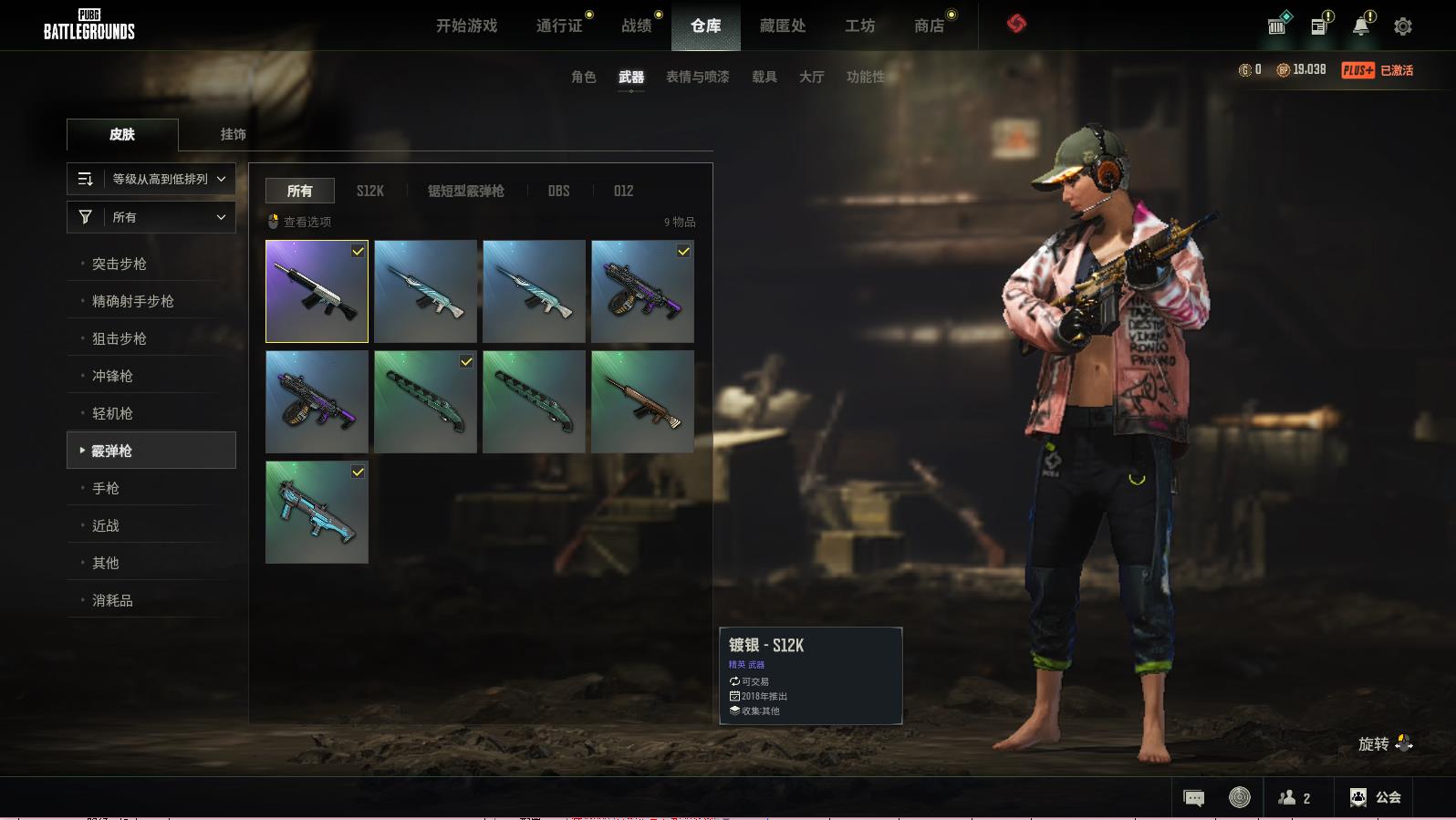1456x820 pixels.
Task: Check the notification bell
Action: pyautogui.click(x=1361, y=26)
